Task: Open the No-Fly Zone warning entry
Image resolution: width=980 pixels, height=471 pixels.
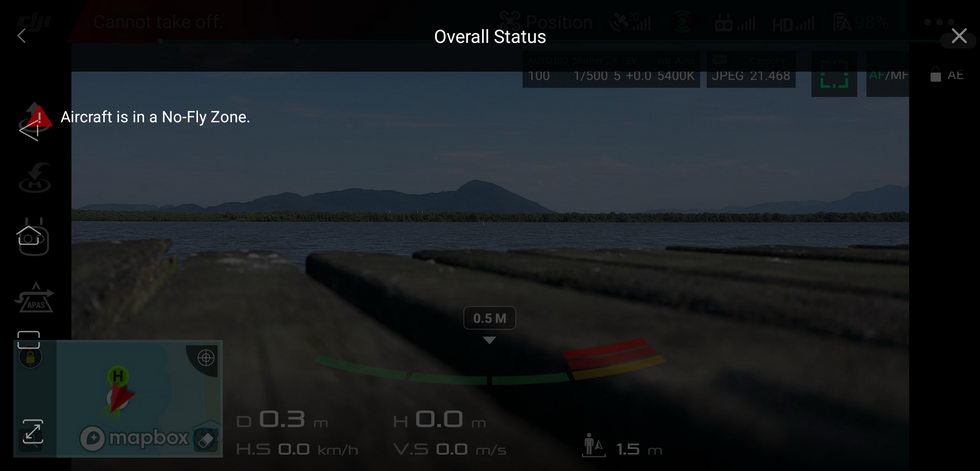Action: point(155,117)
